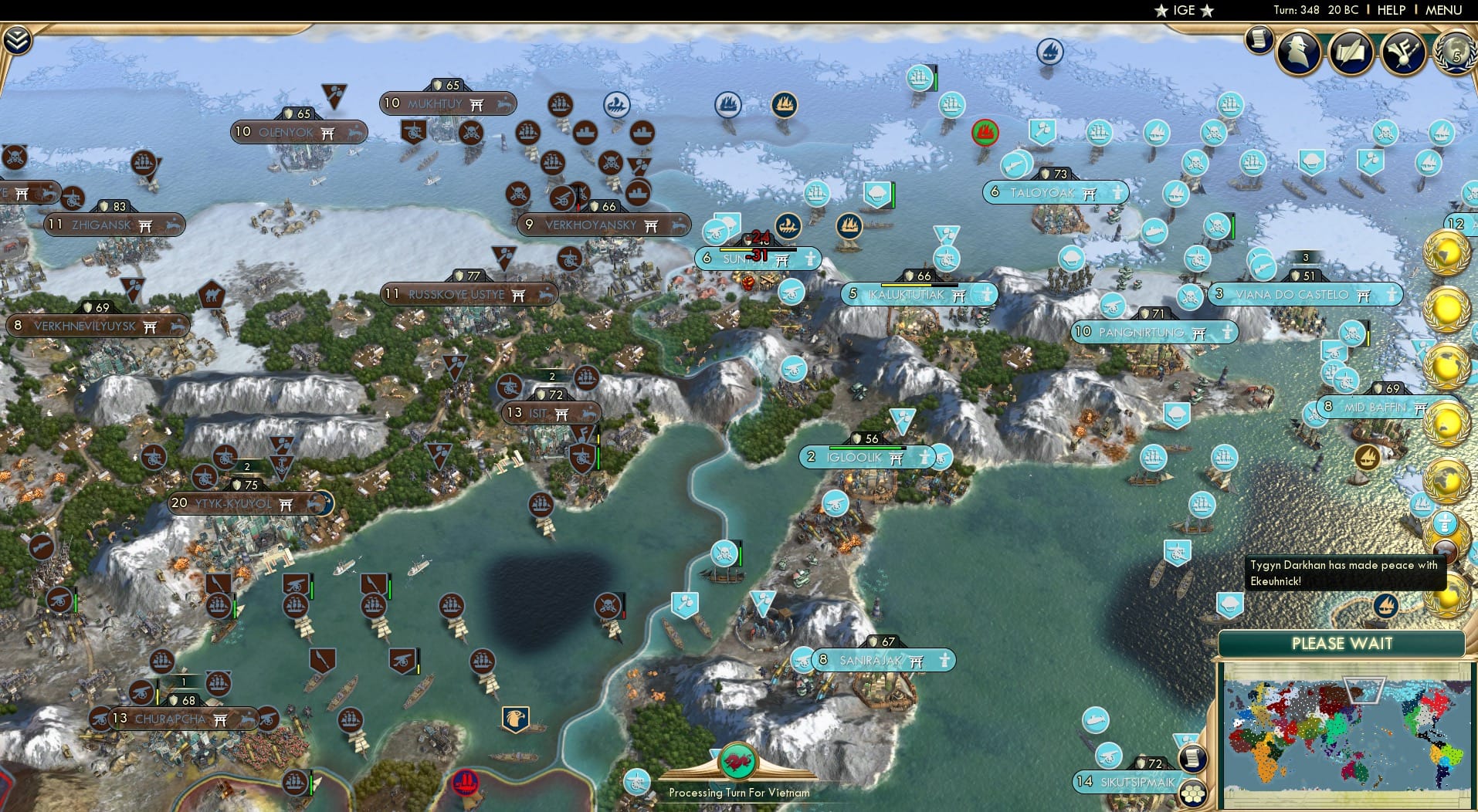The image size is (1478, 812).
Task: Click the red burning city indicator
Action: 984,133
